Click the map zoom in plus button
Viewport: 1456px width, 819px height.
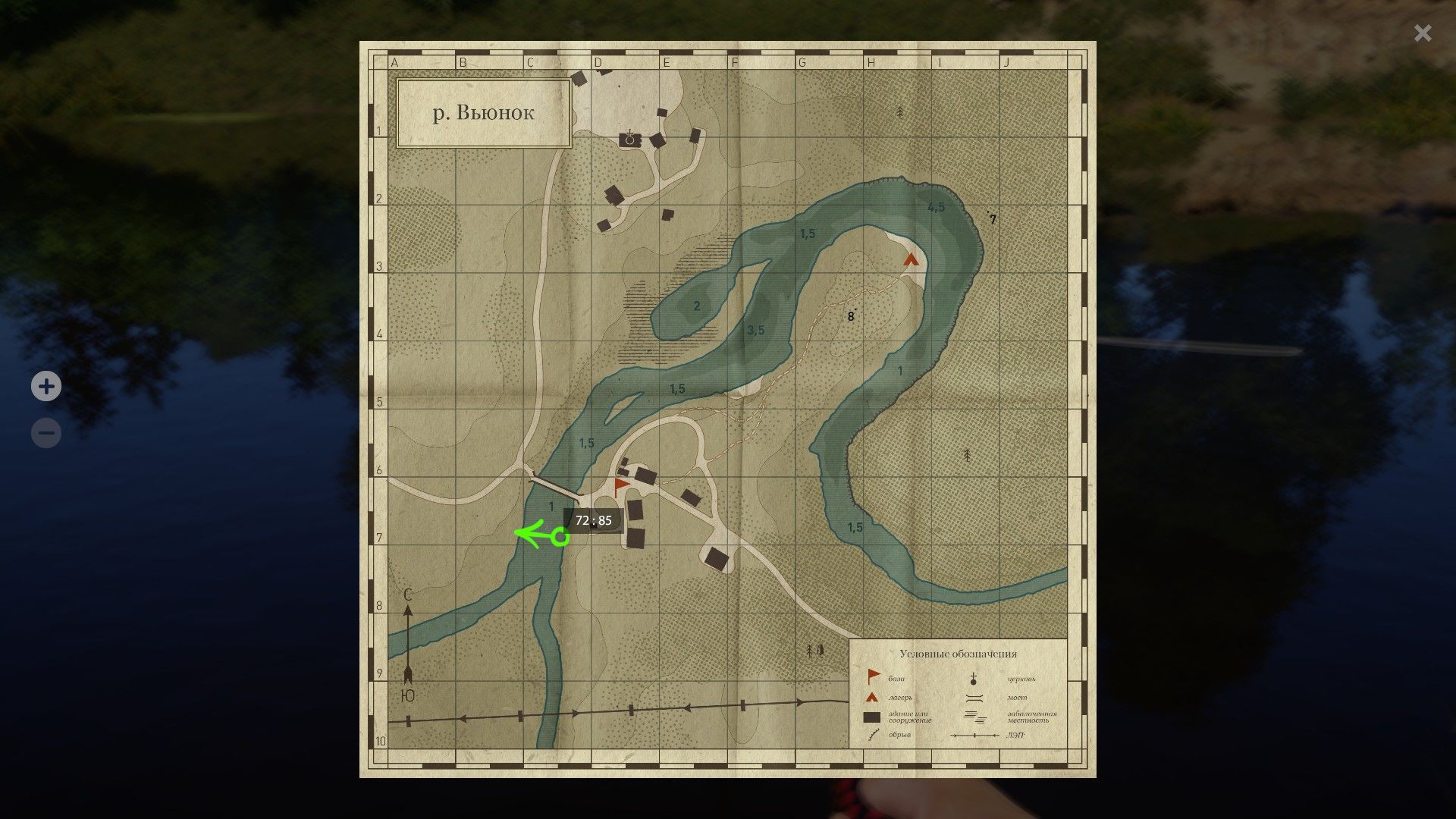(x=45, y=387)
